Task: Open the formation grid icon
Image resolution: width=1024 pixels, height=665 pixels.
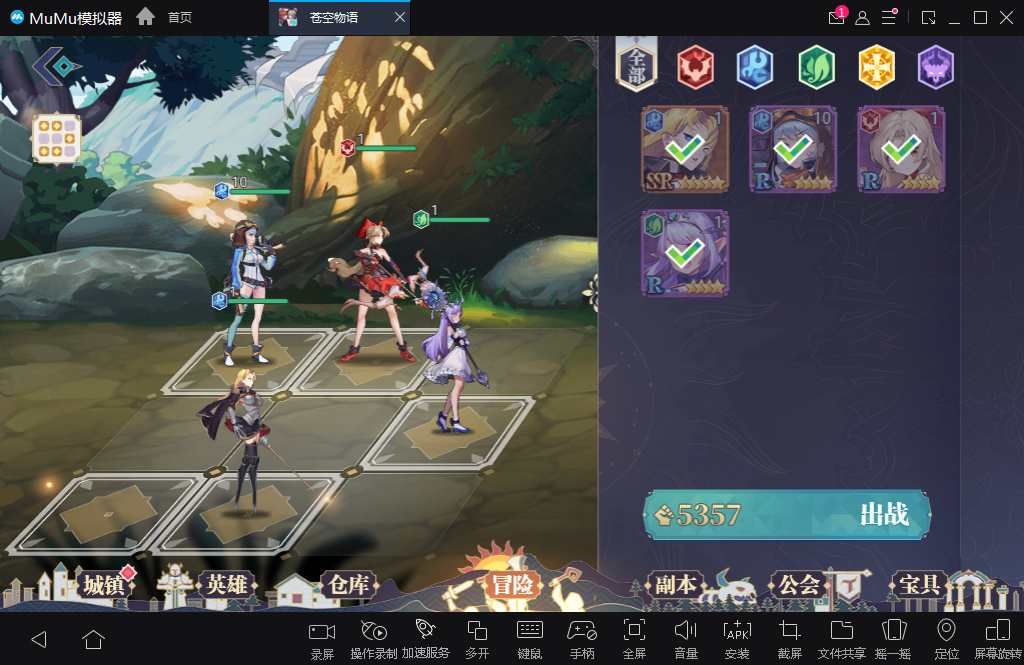Action: pyautogui.click(x=56, y=138)
